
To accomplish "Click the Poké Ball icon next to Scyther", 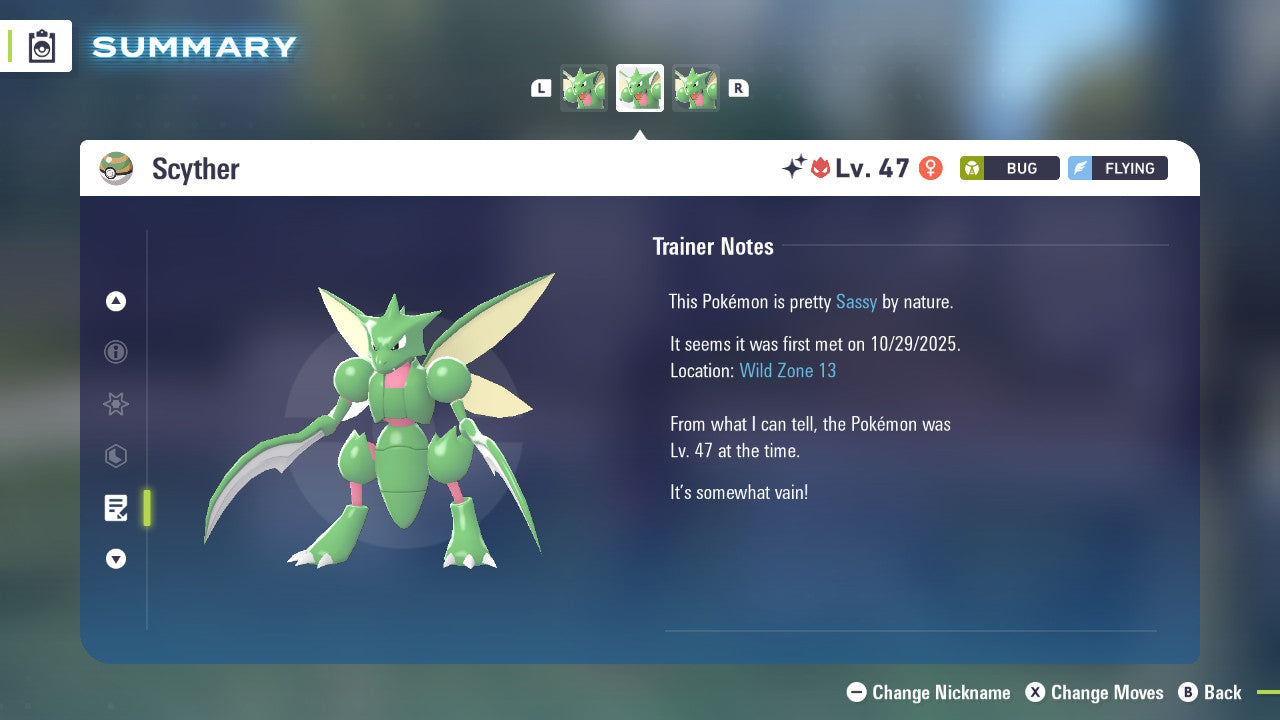I will click(116, 168).
